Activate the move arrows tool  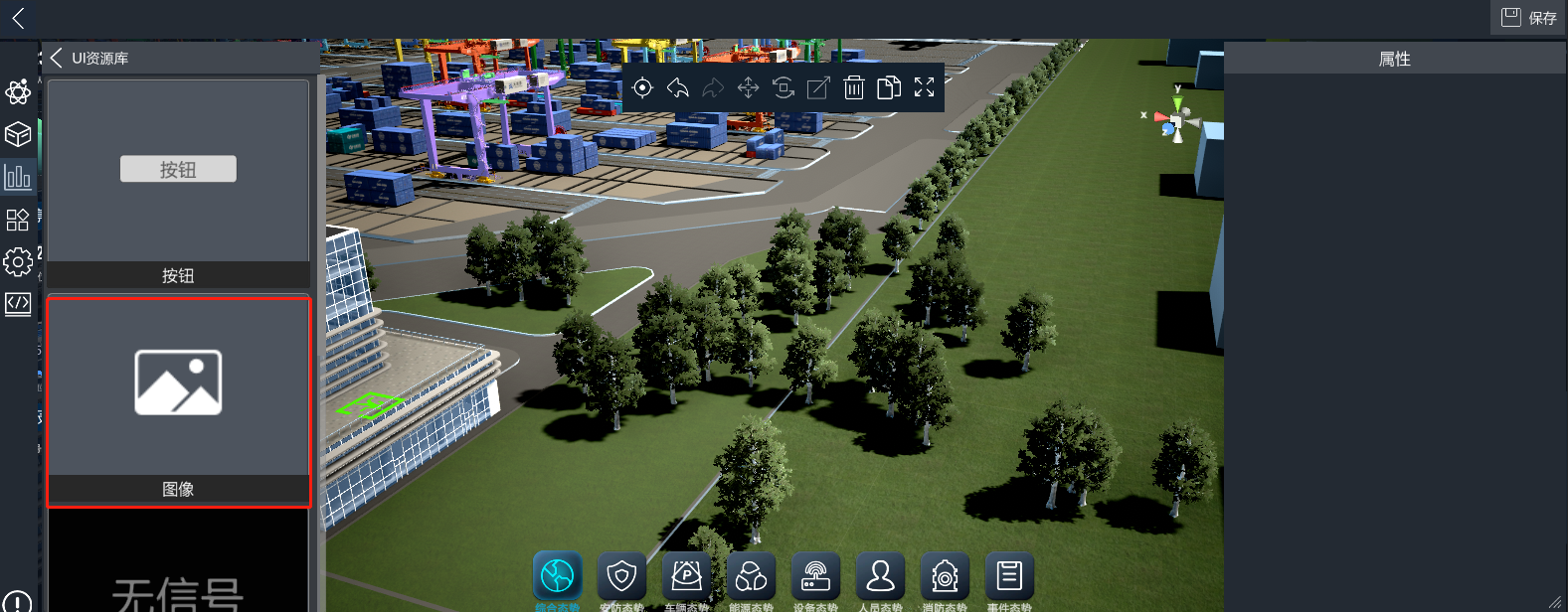pos(748,88)
